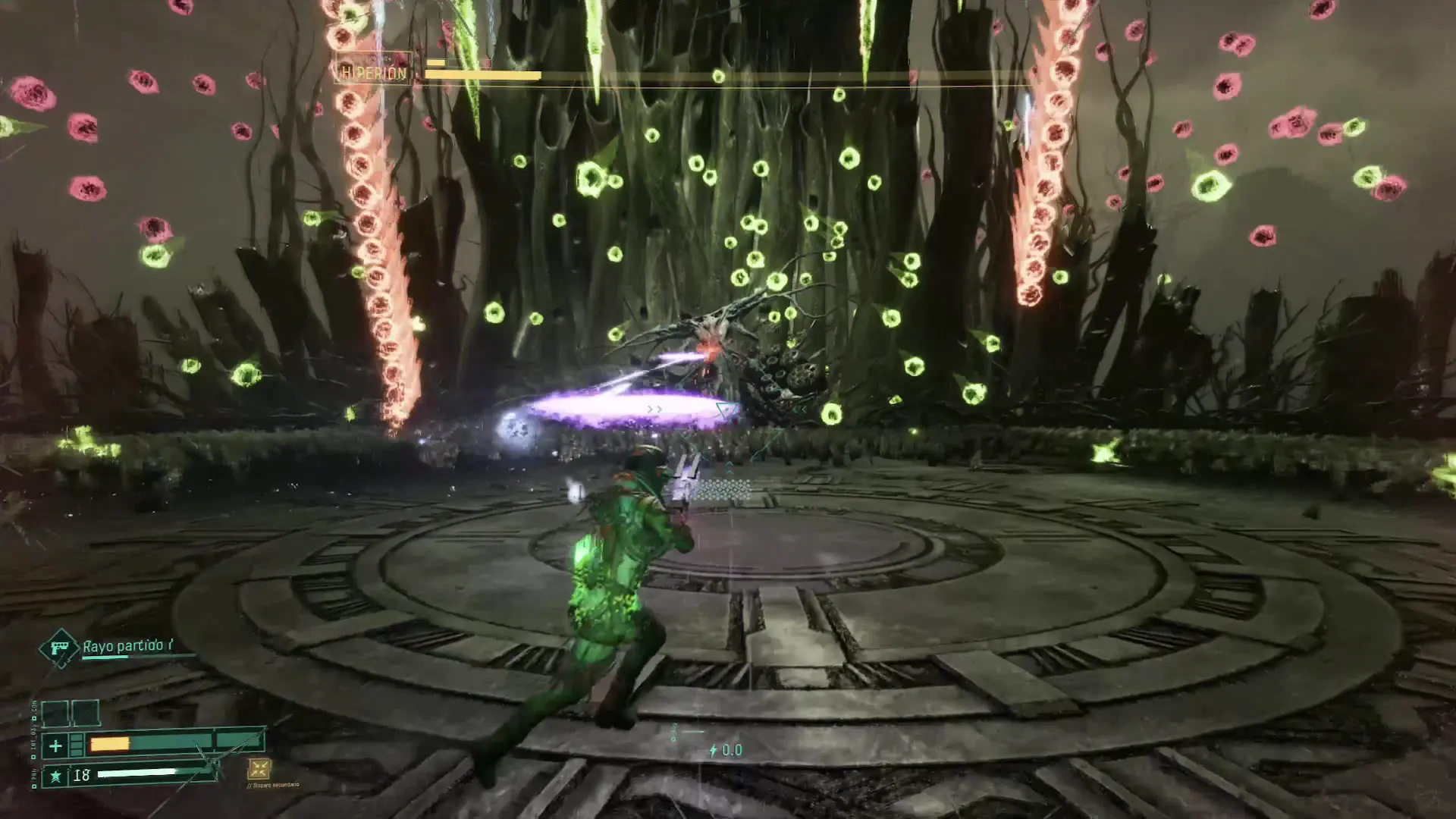Select the yellow Disparo secundario icon
This screenshot has height=819, width=1456.
tap(259, 769)
